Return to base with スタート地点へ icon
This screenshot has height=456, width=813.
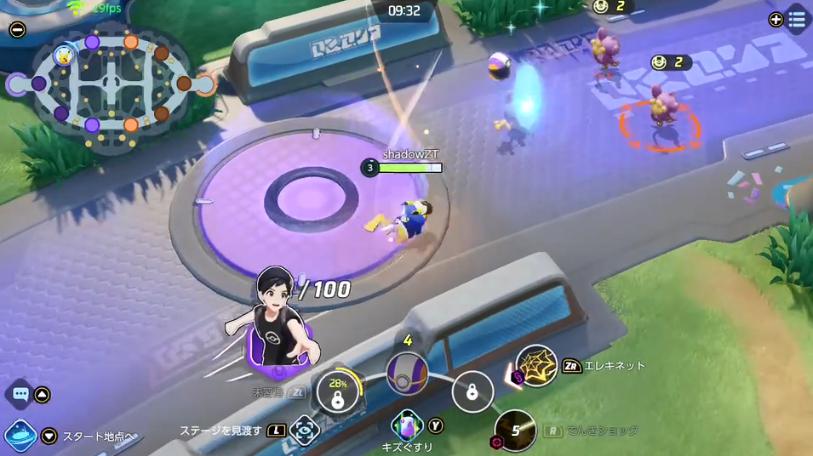click(20, 436)
